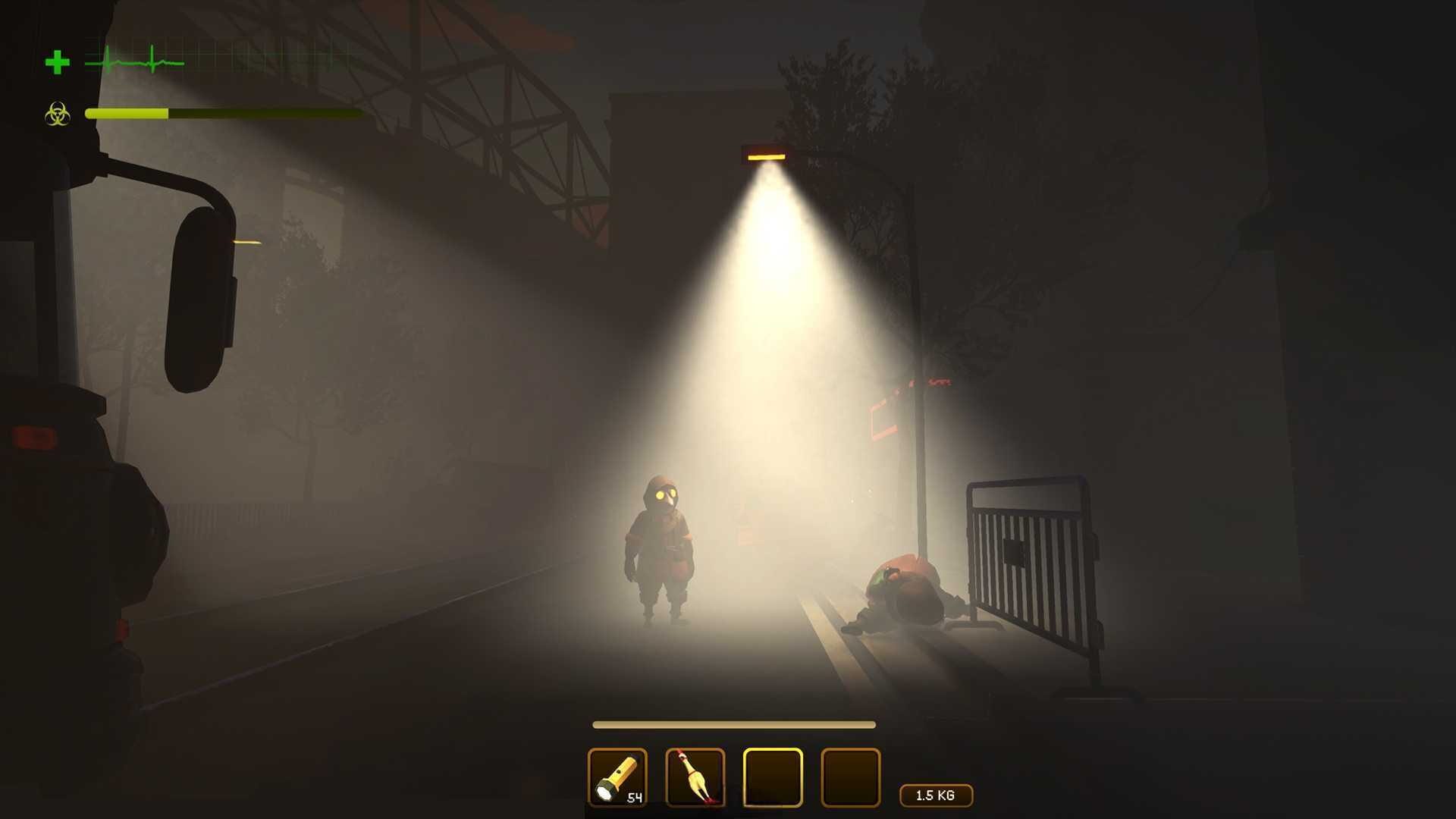Click the green health cross icon
This screenshot has height=819, width=1456.
coord(58,61)
